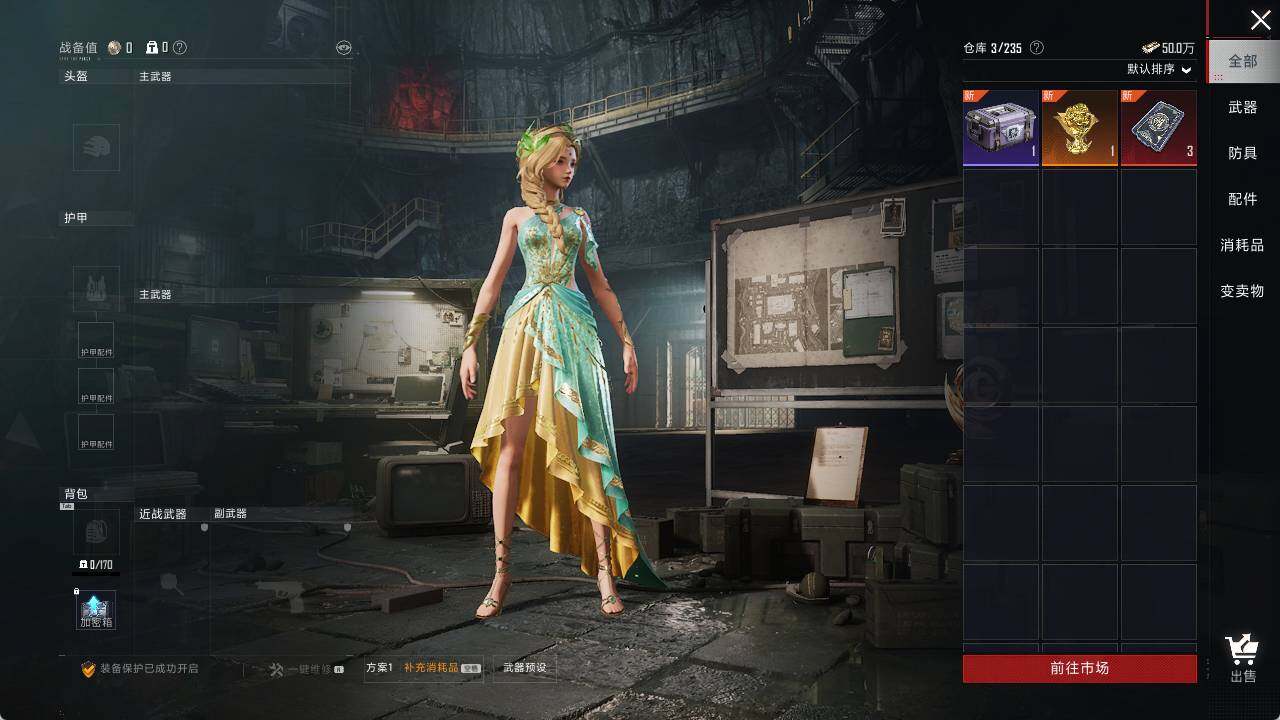Click the 武器预设 (weapon preset) button
1280x720 pixels.
click(x=524, y=668)
